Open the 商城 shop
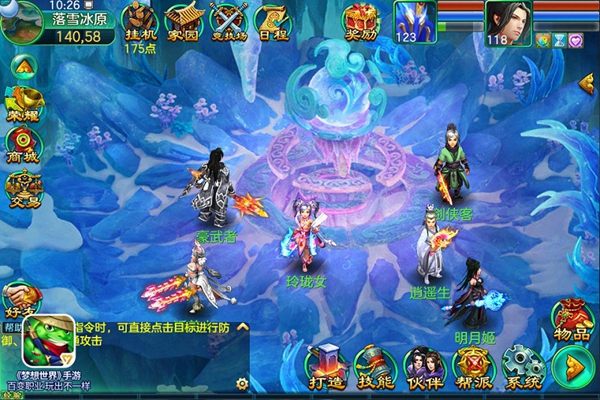This screenshot has width=600, height=400. point(21,143)
